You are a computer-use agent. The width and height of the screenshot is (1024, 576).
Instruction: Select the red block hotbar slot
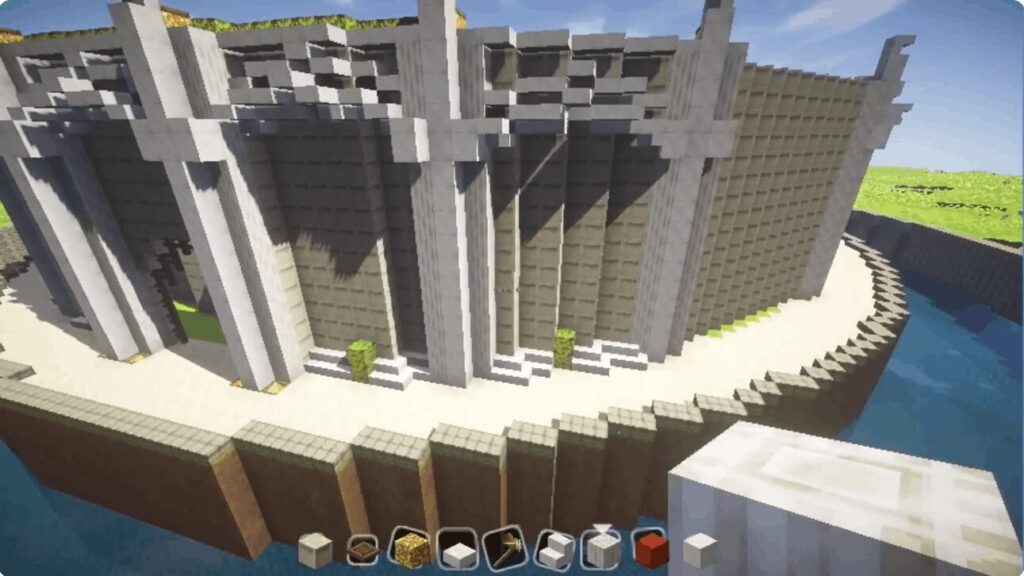[650, 548]
